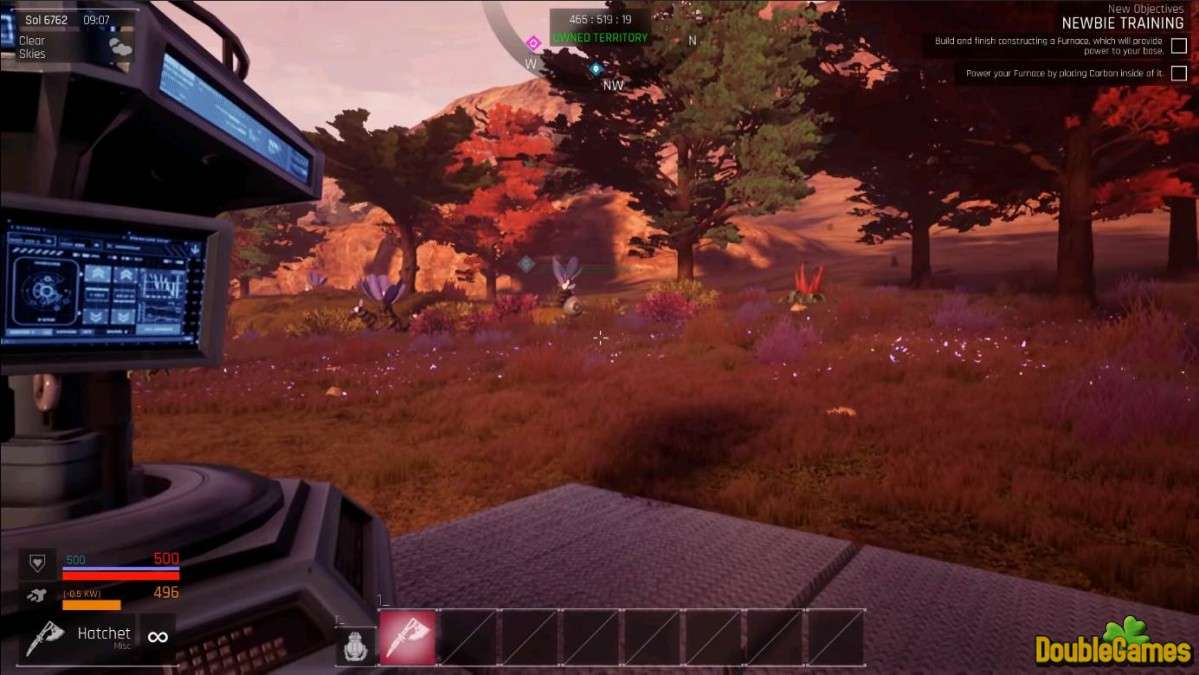Screen dimensions: 1199x675
Task: Click the blue diamond marker on the compass
Action: pos(596,69)
